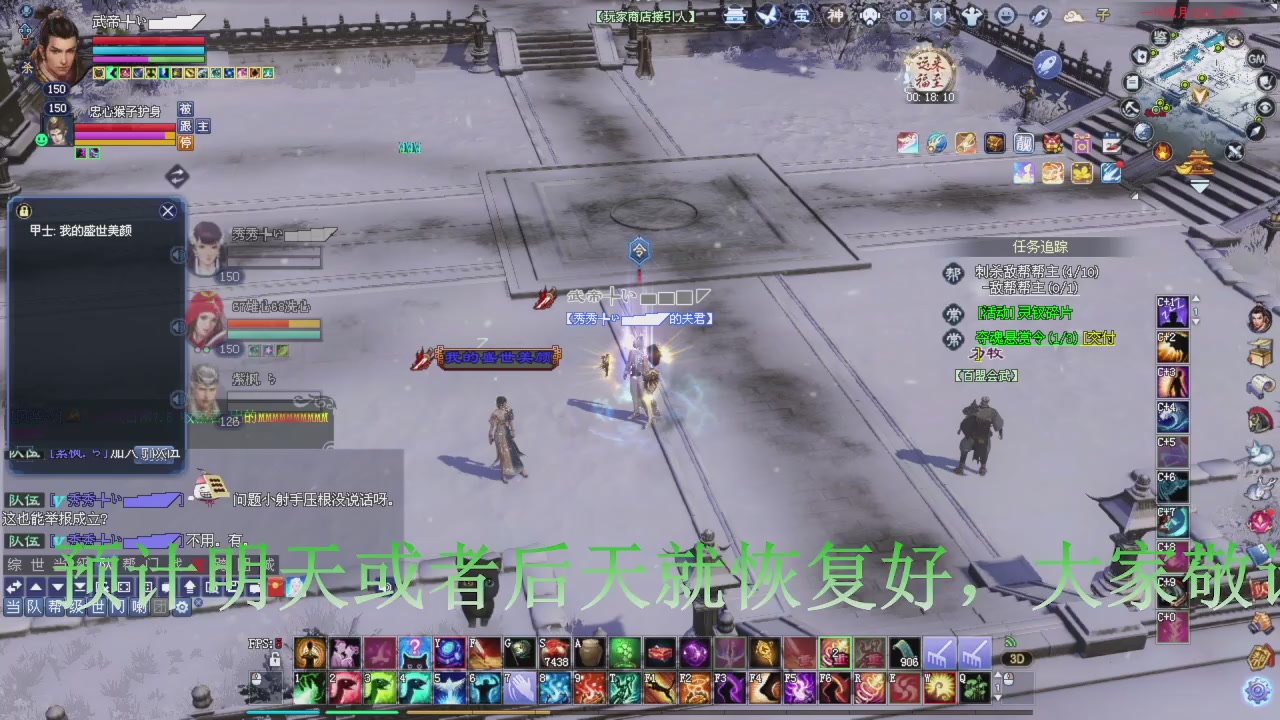The image size is (1280, 720).
Task: Toggle the 喇 loudspeaker chat channel
Action: (138, 608)
